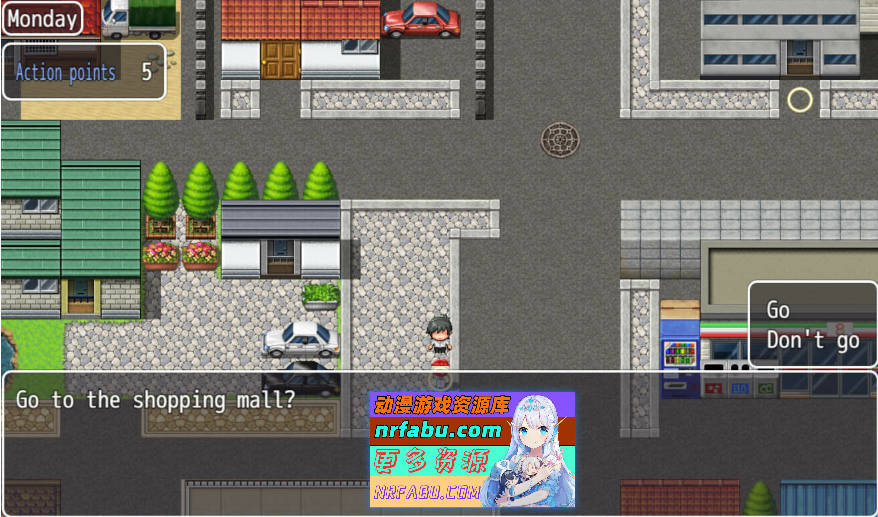Choose "Go" to visit the shopping mall
Viewport: 878px width, 517px height.
coord(779,310)
